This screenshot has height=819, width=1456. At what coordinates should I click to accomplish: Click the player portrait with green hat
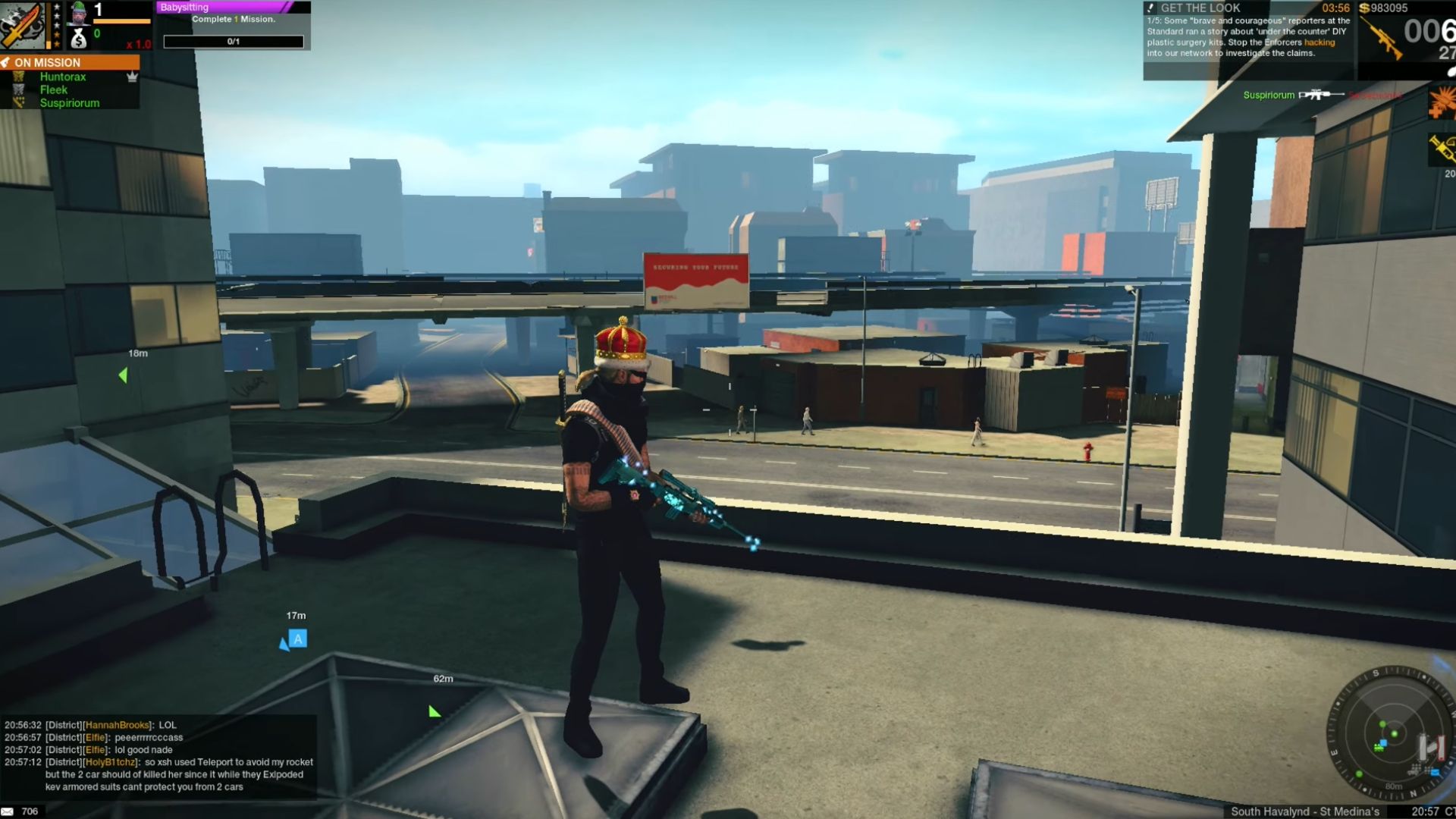(77, 14)
